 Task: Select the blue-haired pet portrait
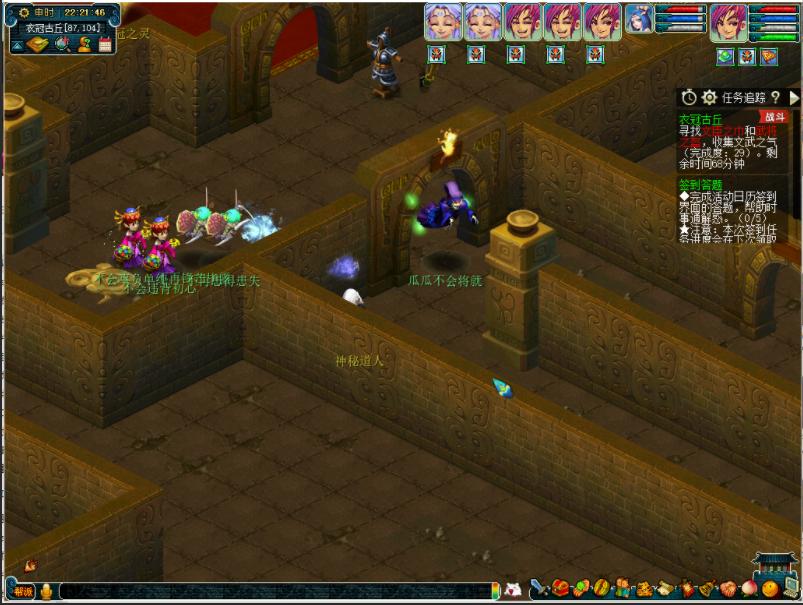pyautogui.click(x=640, y=21)
